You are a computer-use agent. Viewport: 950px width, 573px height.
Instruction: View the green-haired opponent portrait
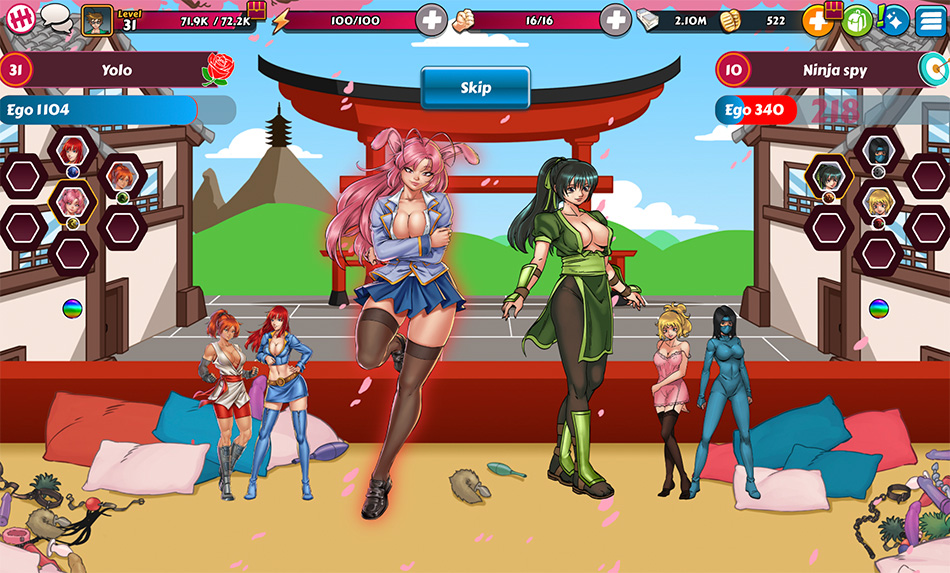click(x=828, y=177)
